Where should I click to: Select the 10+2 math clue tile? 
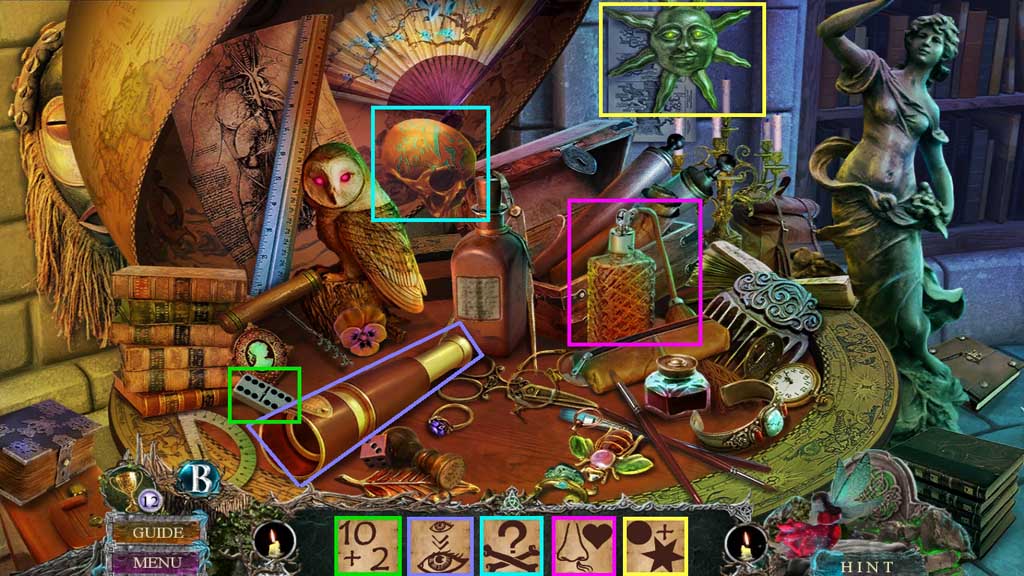(x=367, y=546)
